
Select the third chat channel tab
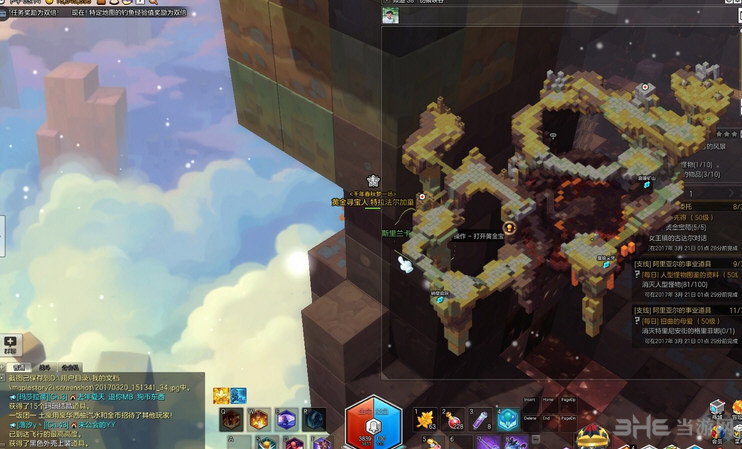(71, 367)
